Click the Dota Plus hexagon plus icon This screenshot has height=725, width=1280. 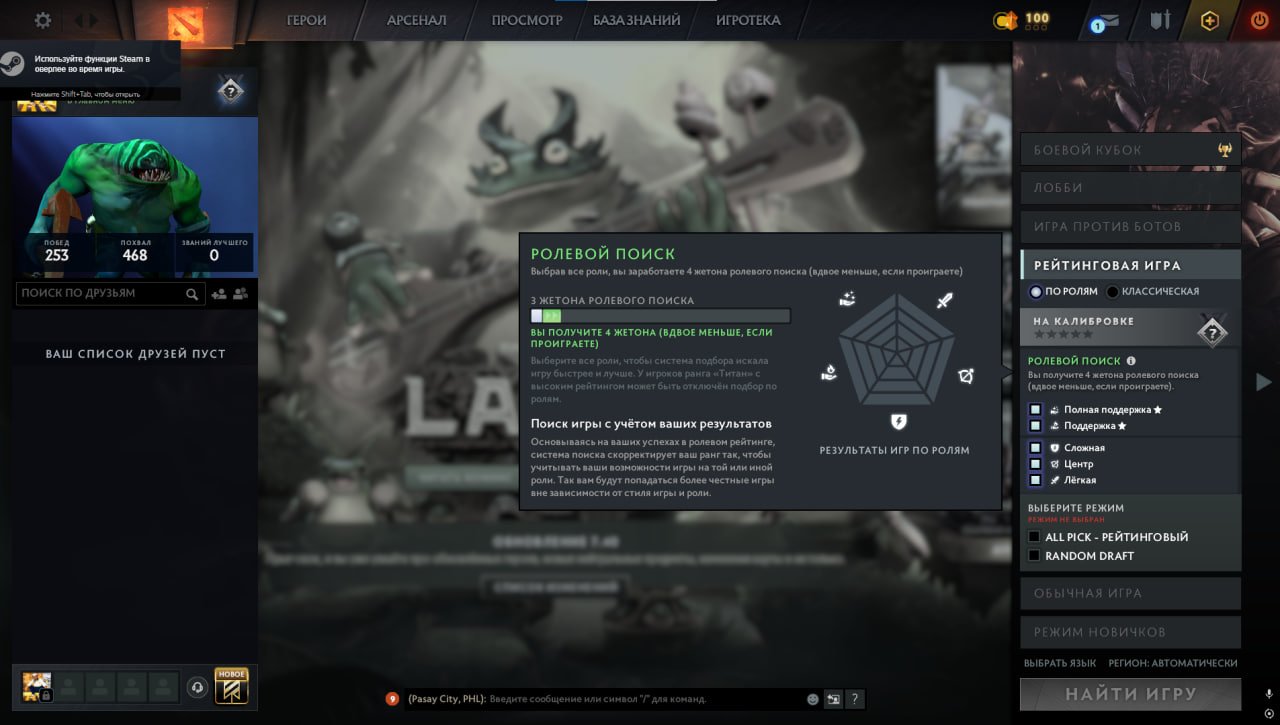tap(1209, 18)
